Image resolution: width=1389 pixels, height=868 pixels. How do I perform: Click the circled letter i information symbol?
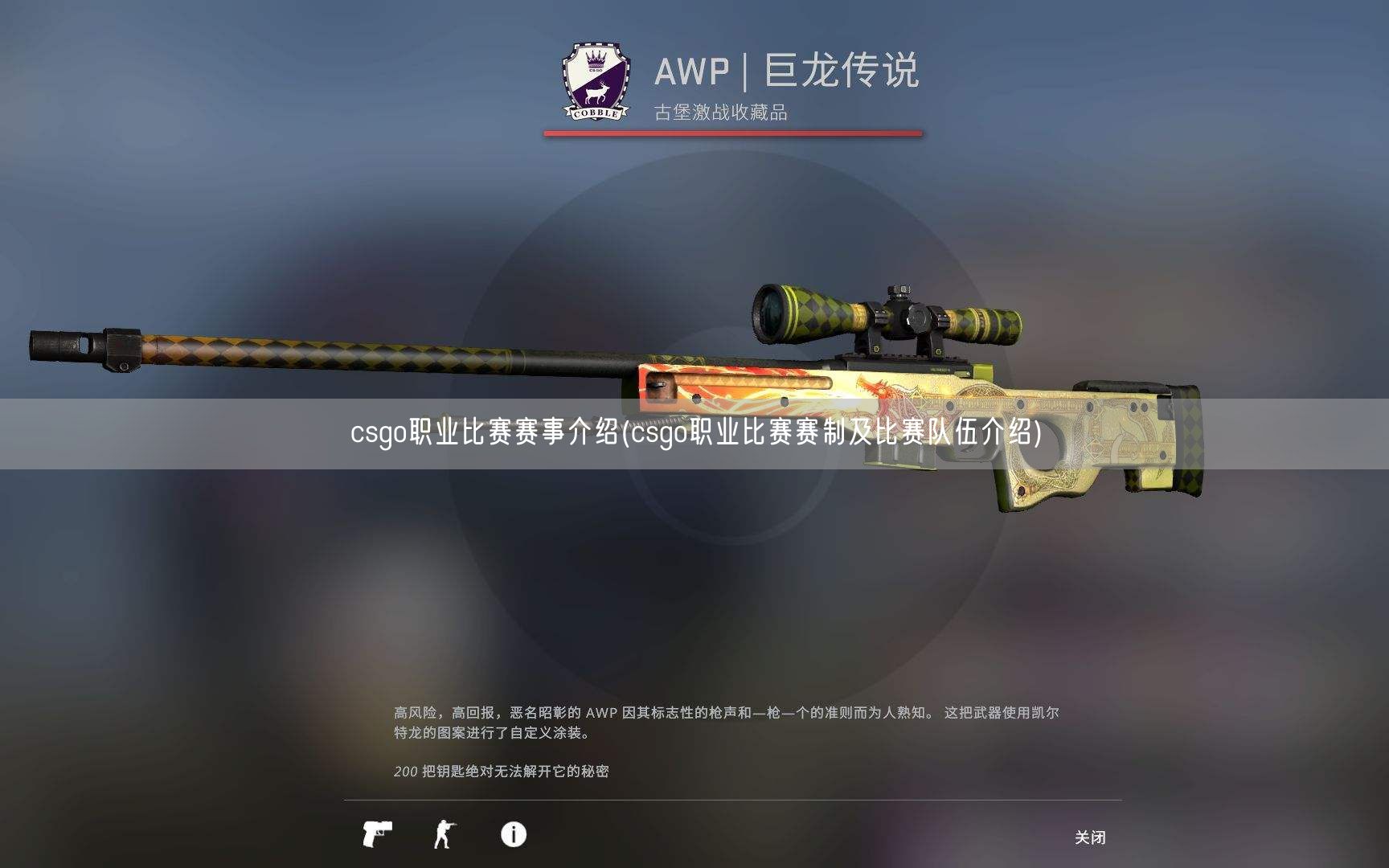(512, 836)
